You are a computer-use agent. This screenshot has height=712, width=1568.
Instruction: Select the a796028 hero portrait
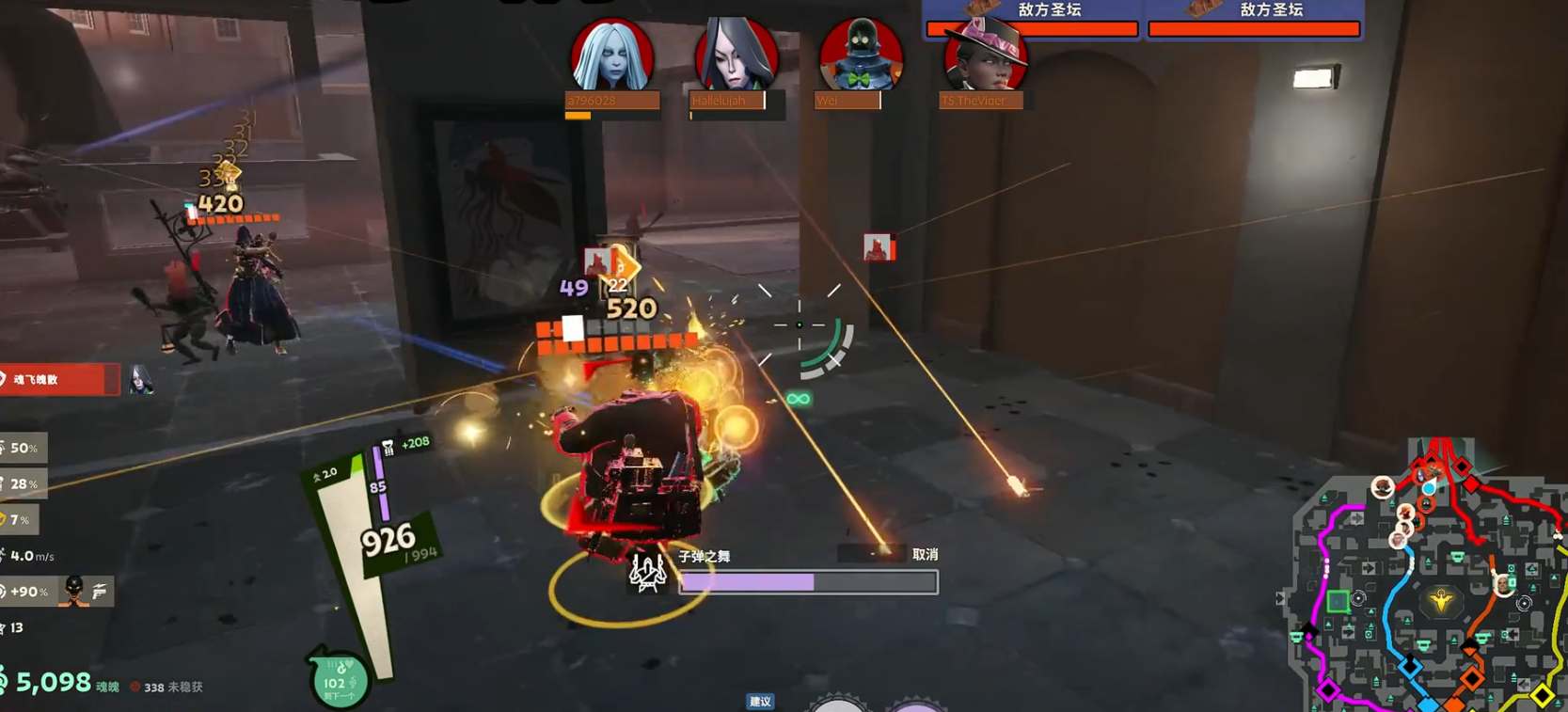click(x=611, y=55)
